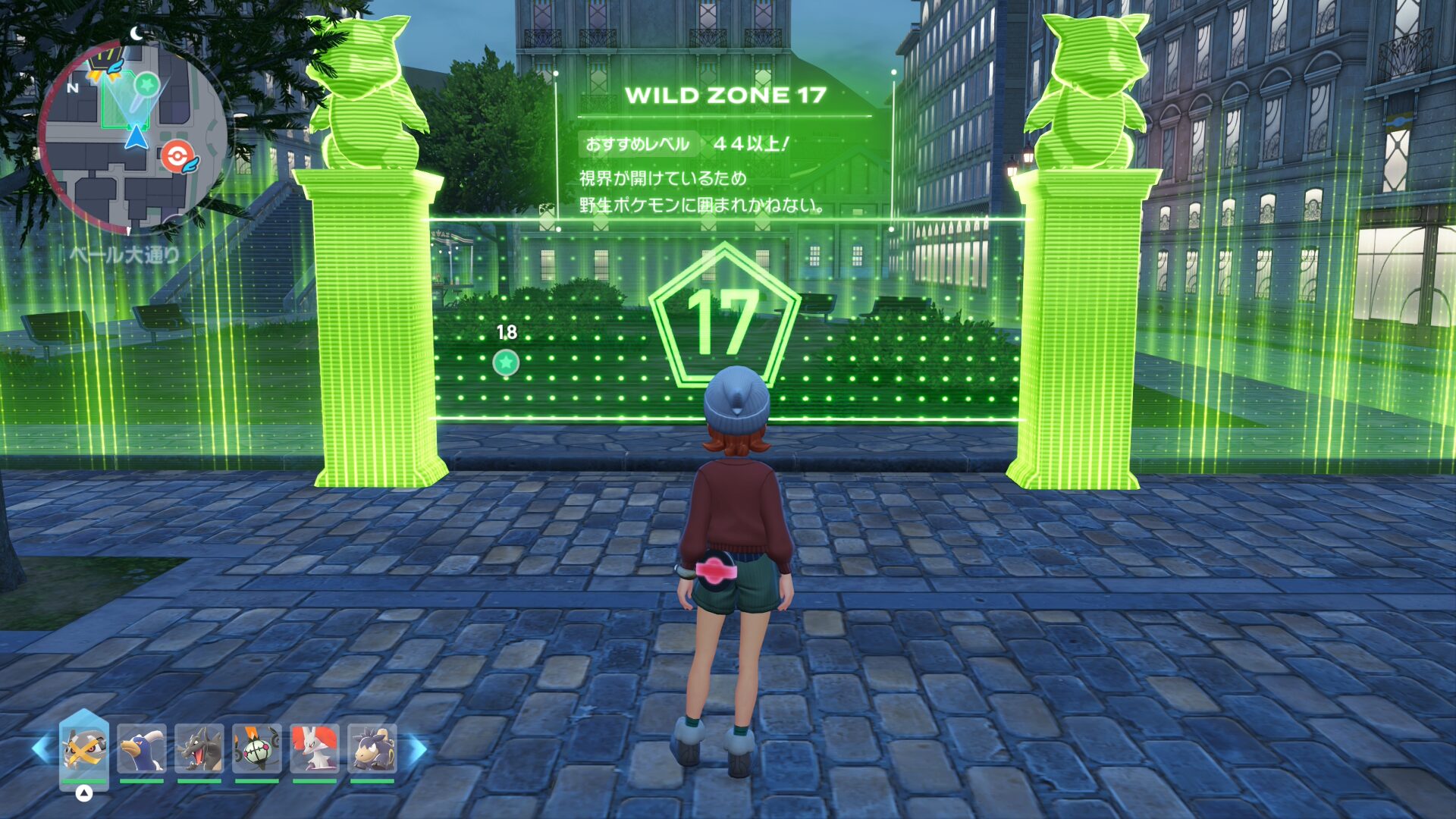Select the Metagross party slot
The height and width of the screenshot is (819, 1456).
click(84, 749)
